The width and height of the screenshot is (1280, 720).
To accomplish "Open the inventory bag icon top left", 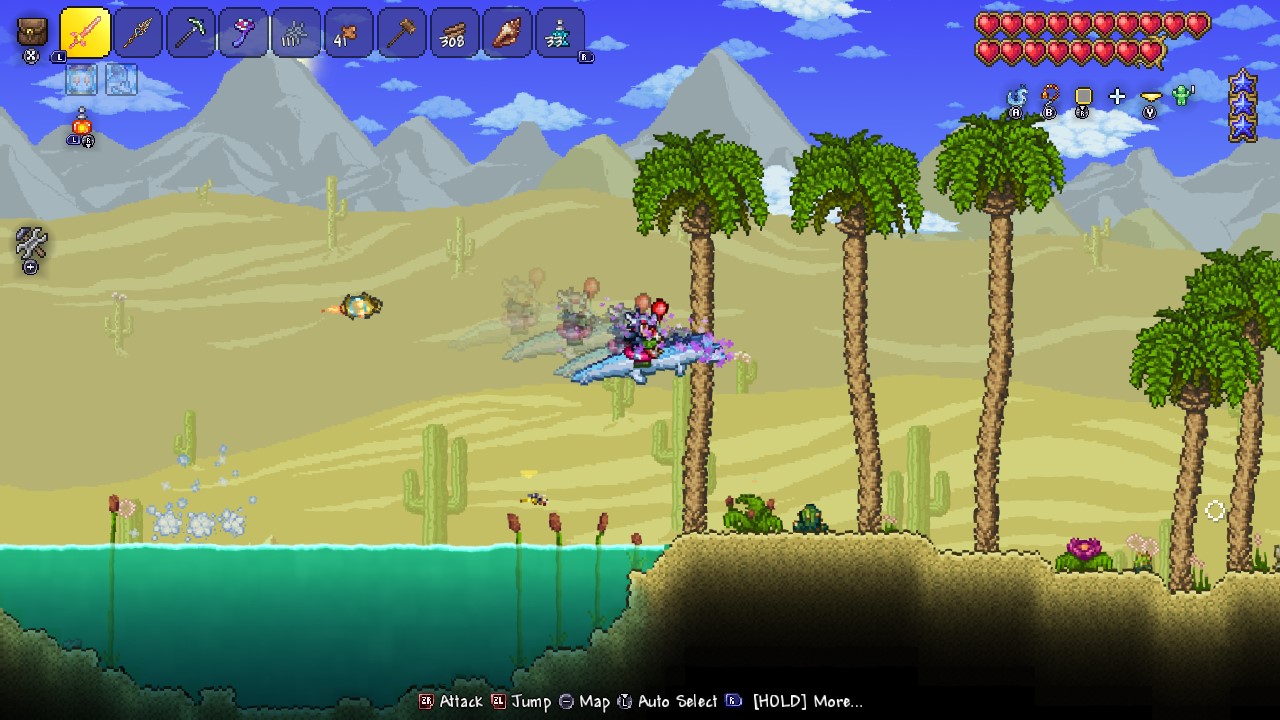I will coord(30,33).
